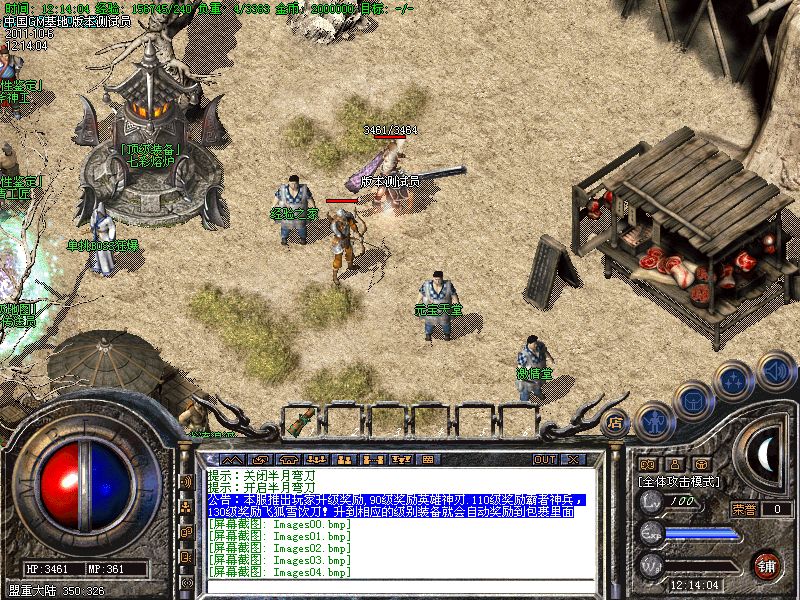The height and width of the screenshot is (600, 800).
Task: Click the 荣誉 honor label
Action: point(744,508)
